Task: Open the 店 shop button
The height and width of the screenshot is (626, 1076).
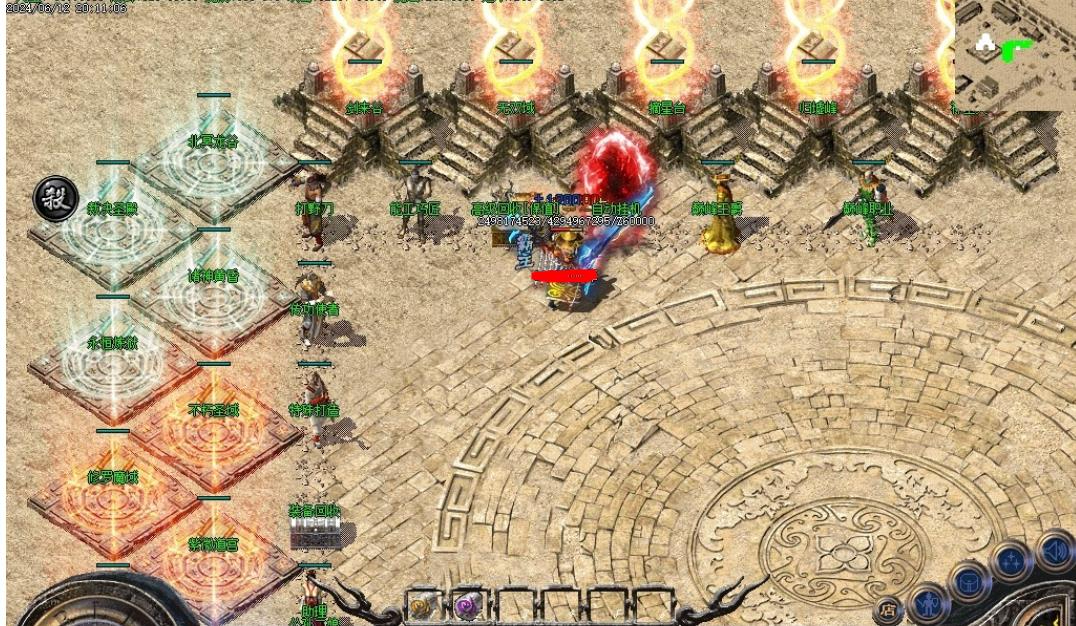Action: [888, 609]
